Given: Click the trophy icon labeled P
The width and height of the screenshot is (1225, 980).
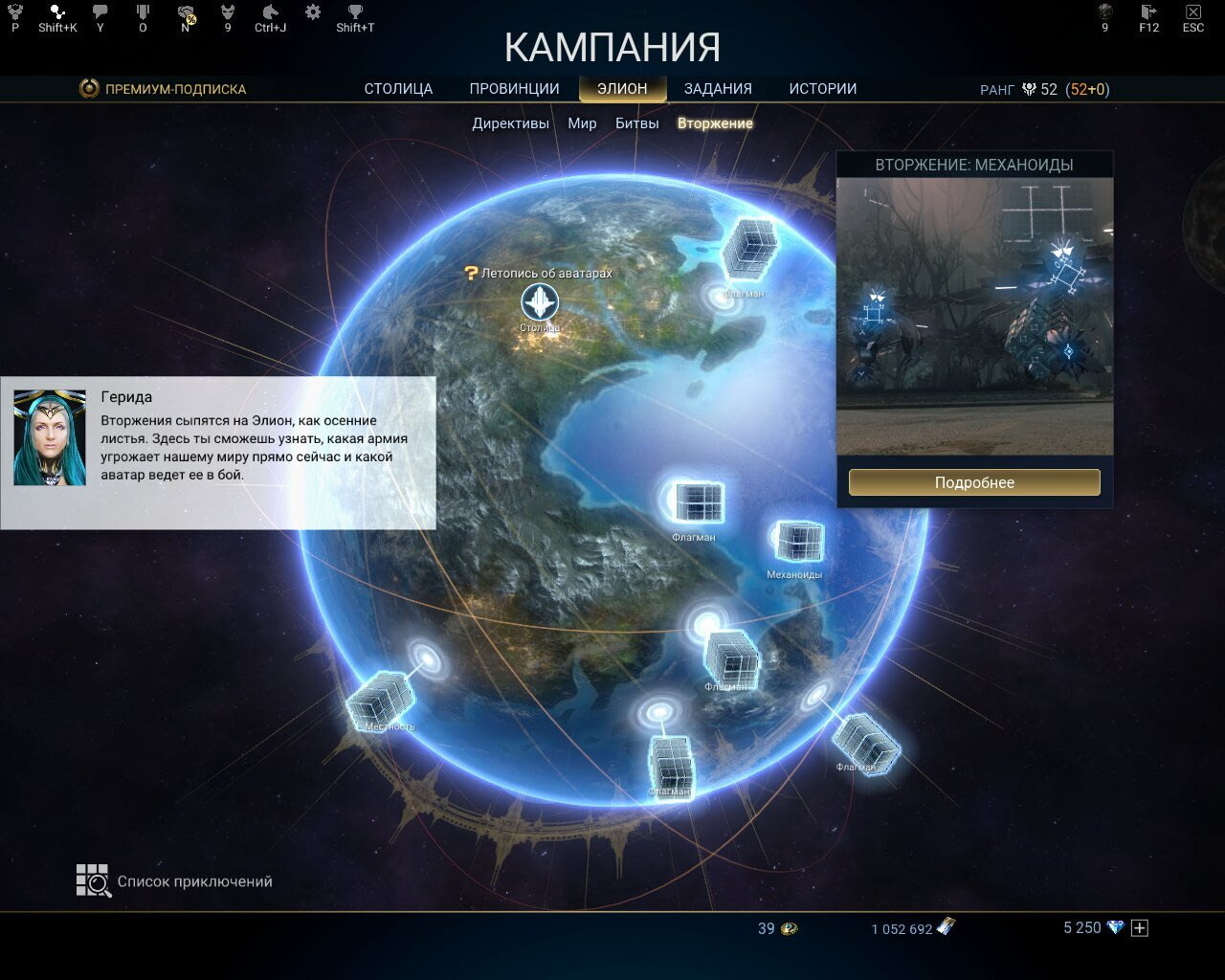Looking at the screenshot, I should click(13, 11).
